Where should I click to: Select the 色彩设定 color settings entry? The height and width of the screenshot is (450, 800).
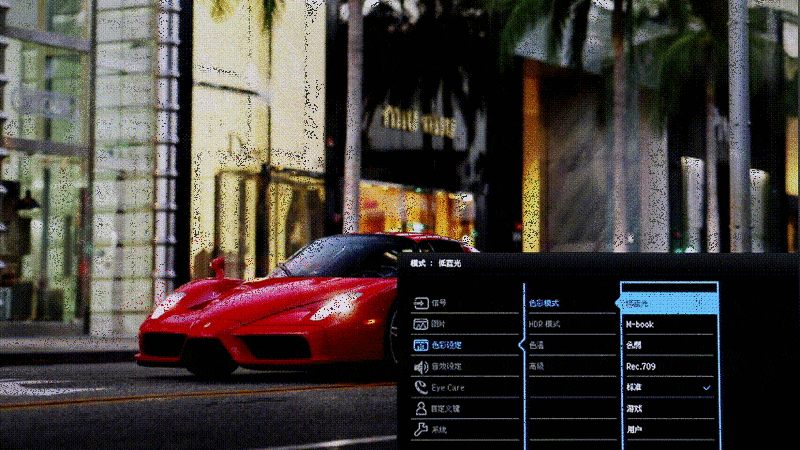pos(446,346)
